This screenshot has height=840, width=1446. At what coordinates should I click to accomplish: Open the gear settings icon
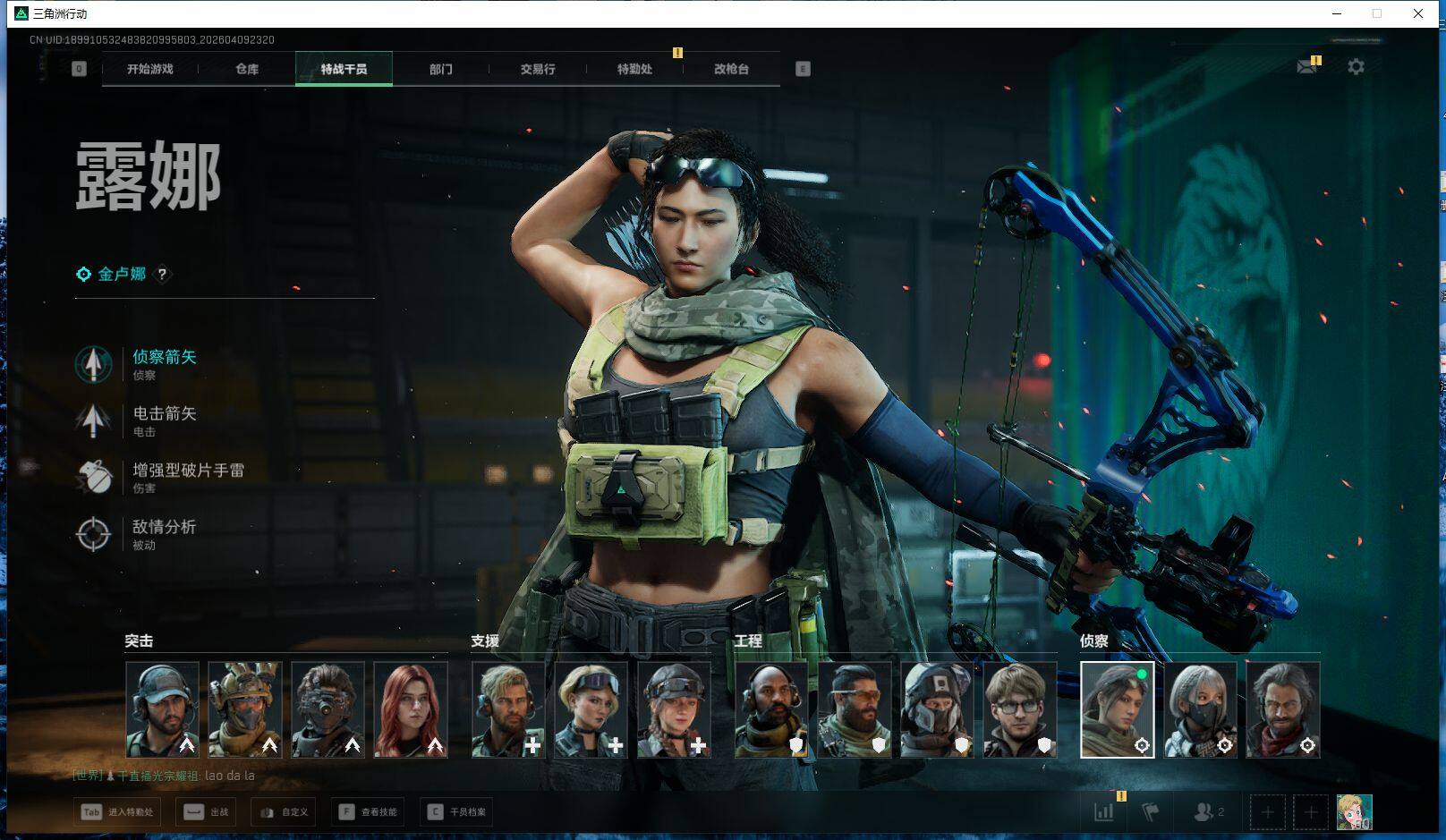(x=1356, y=67)
